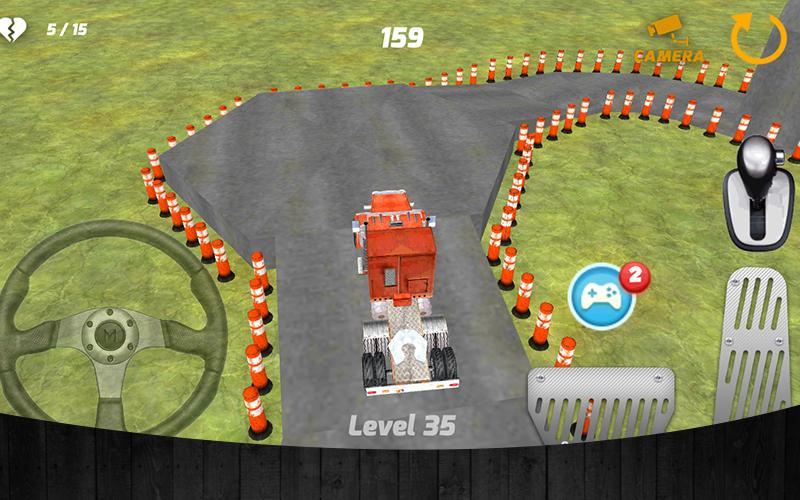Hit the wide brake pedal
This screenshot has height=500, width=800.
[601, 404]
